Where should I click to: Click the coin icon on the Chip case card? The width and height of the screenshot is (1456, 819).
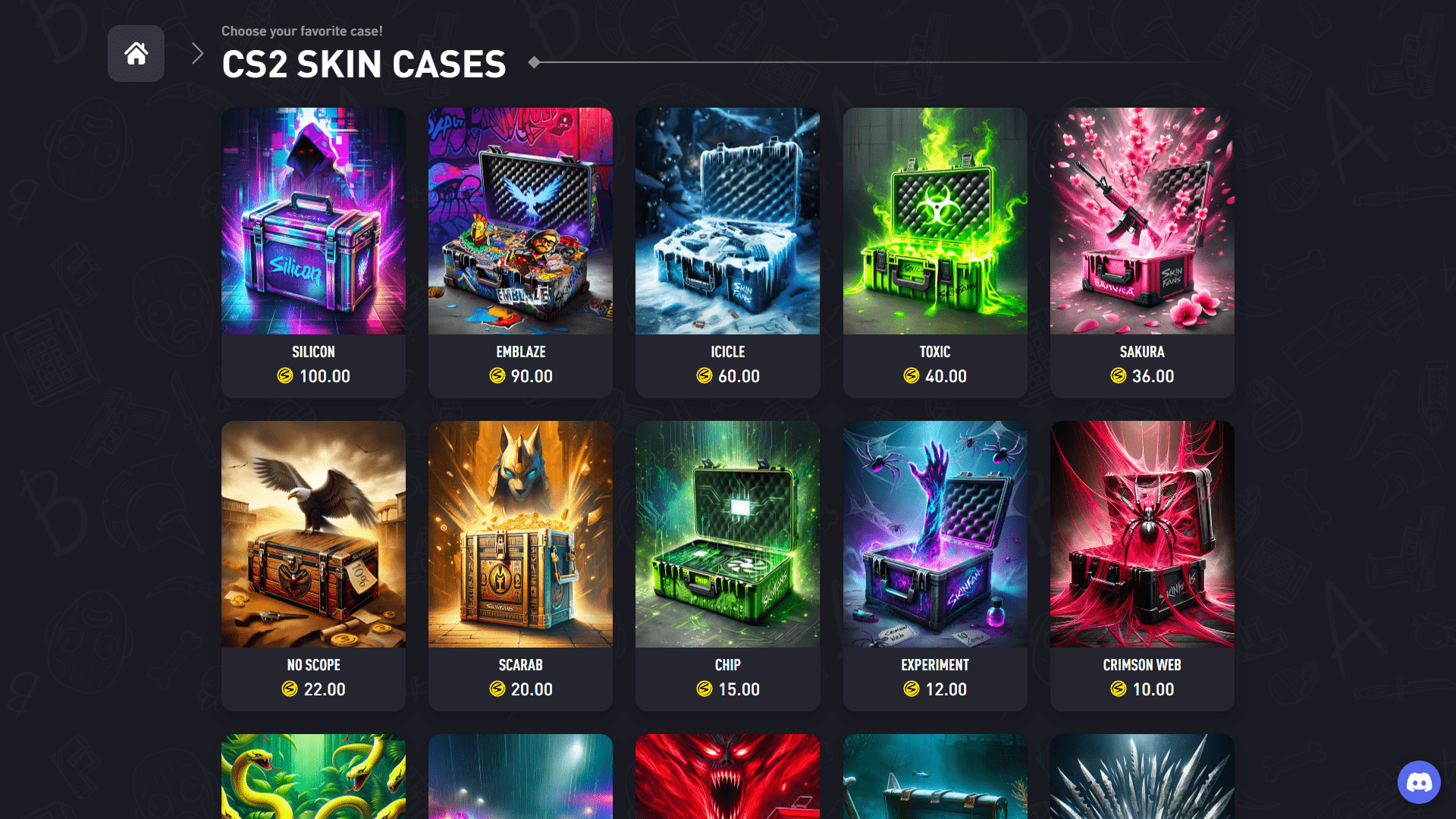pos(704,690)
